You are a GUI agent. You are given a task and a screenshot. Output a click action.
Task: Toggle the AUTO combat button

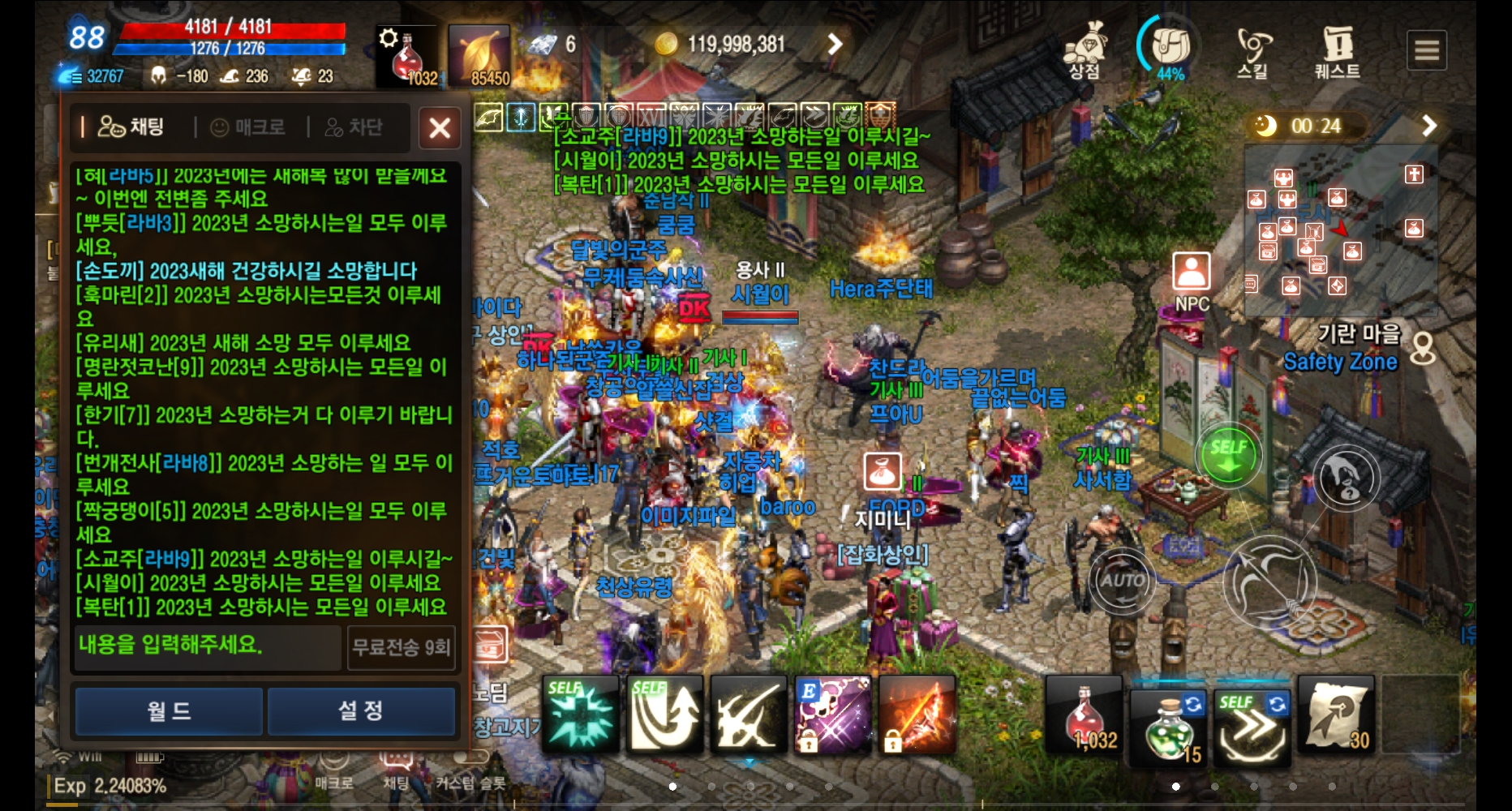(1123, 582)
